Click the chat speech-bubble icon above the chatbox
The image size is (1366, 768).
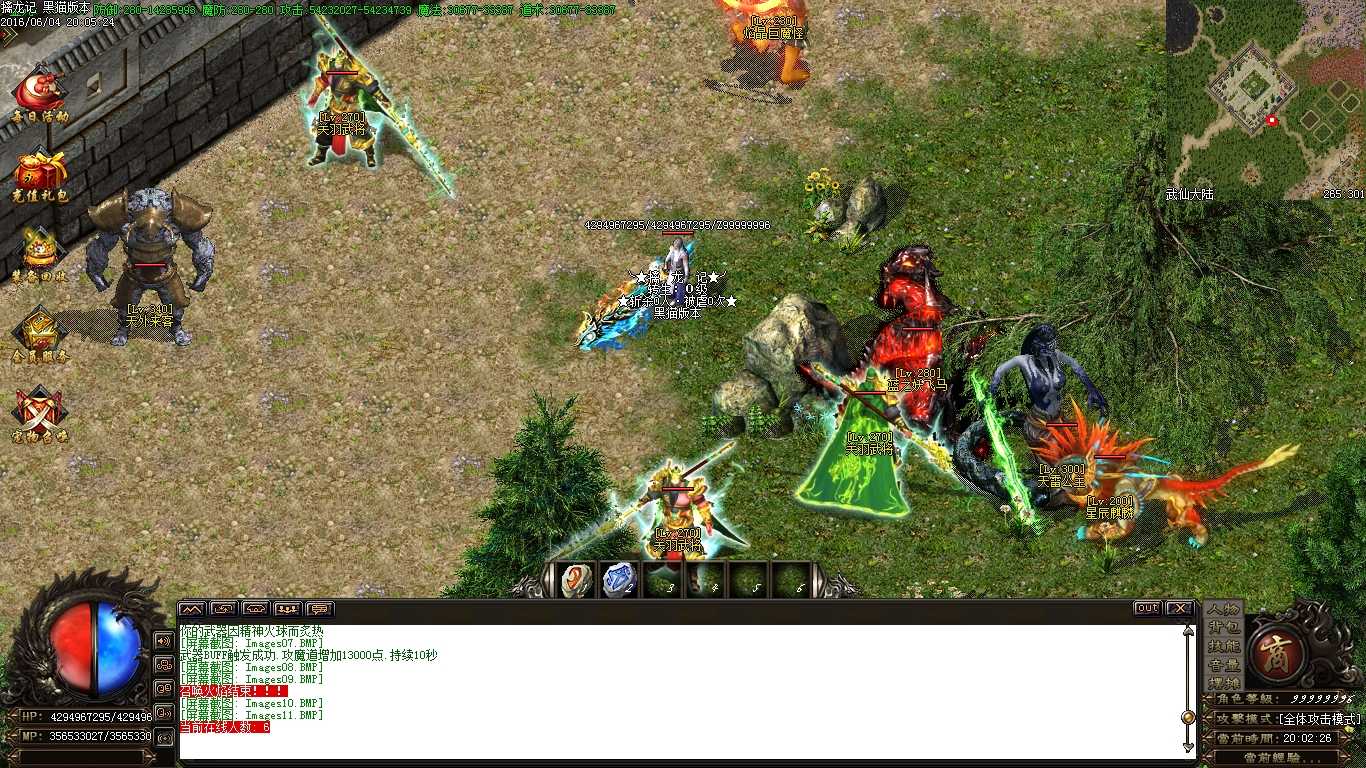click(320, 607)
